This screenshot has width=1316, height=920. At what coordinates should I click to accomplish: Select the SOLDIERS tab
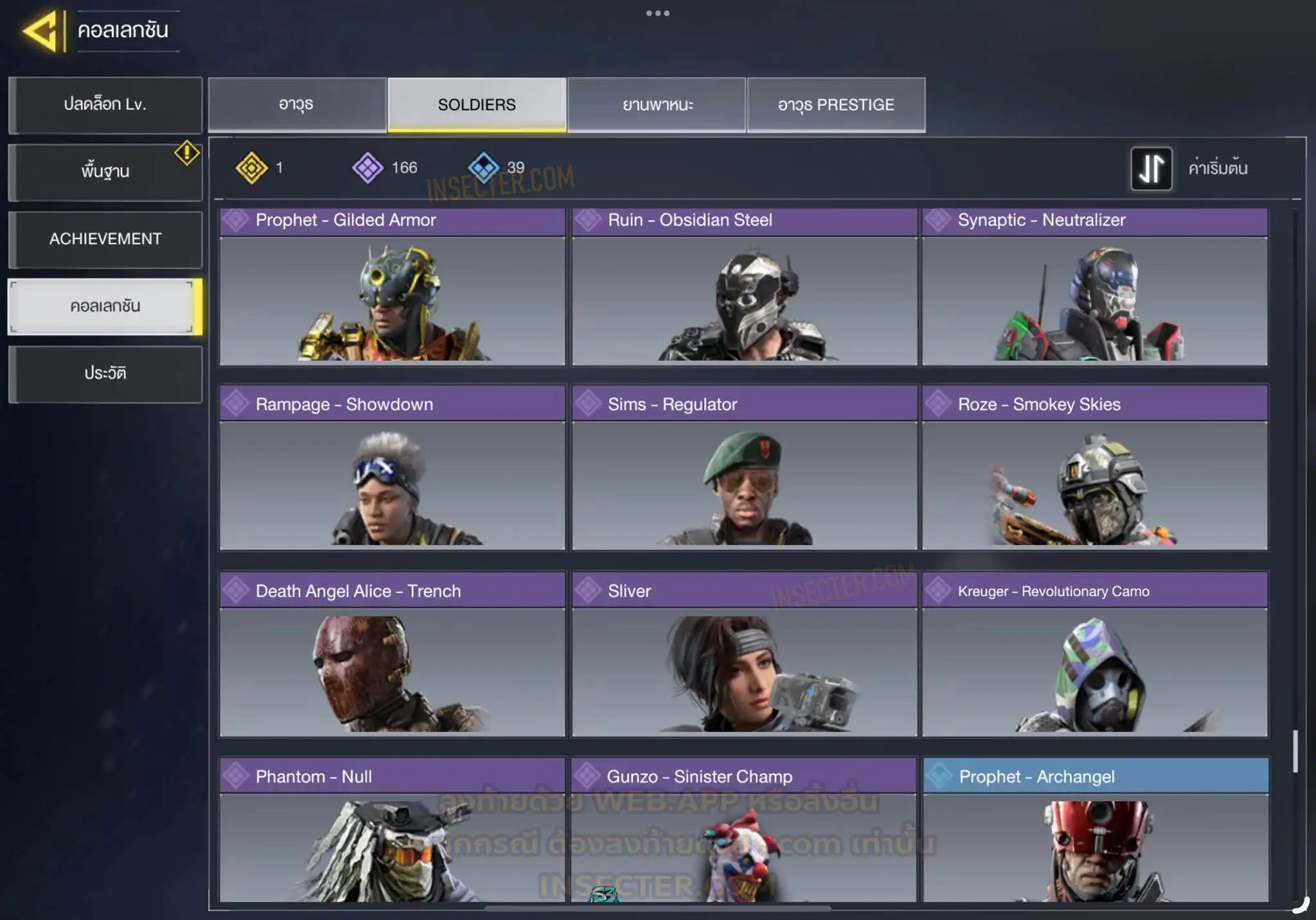[477, 105]
